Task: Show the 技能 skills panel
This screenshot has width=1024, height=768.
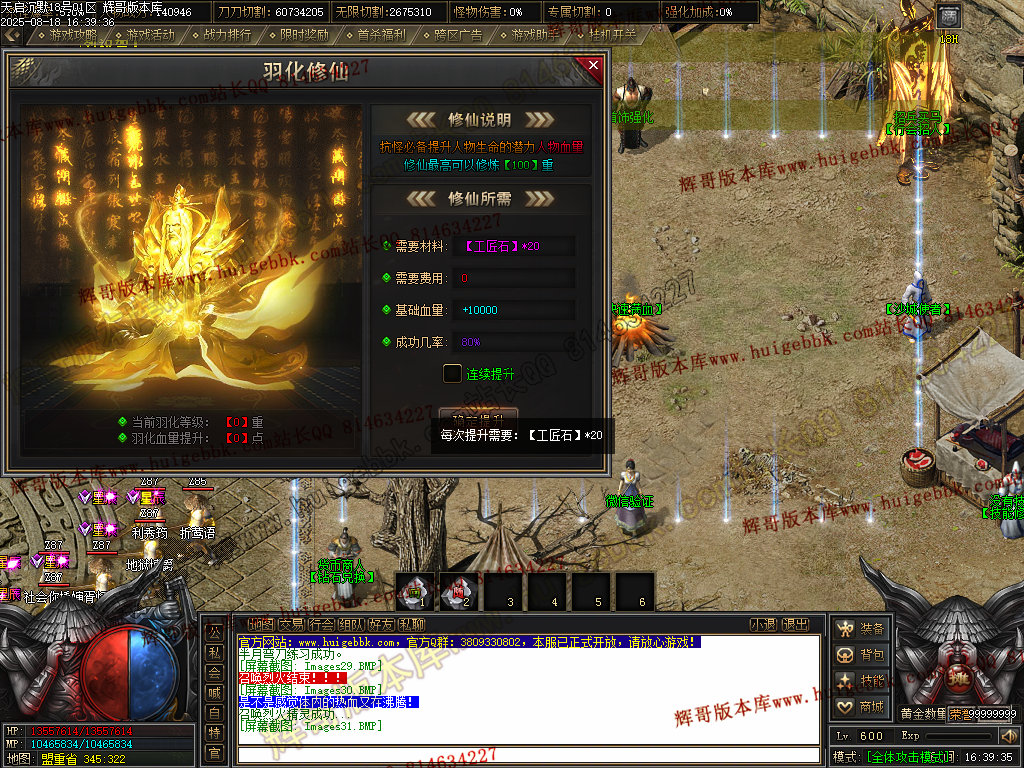Action: click(x=861, y=681)
